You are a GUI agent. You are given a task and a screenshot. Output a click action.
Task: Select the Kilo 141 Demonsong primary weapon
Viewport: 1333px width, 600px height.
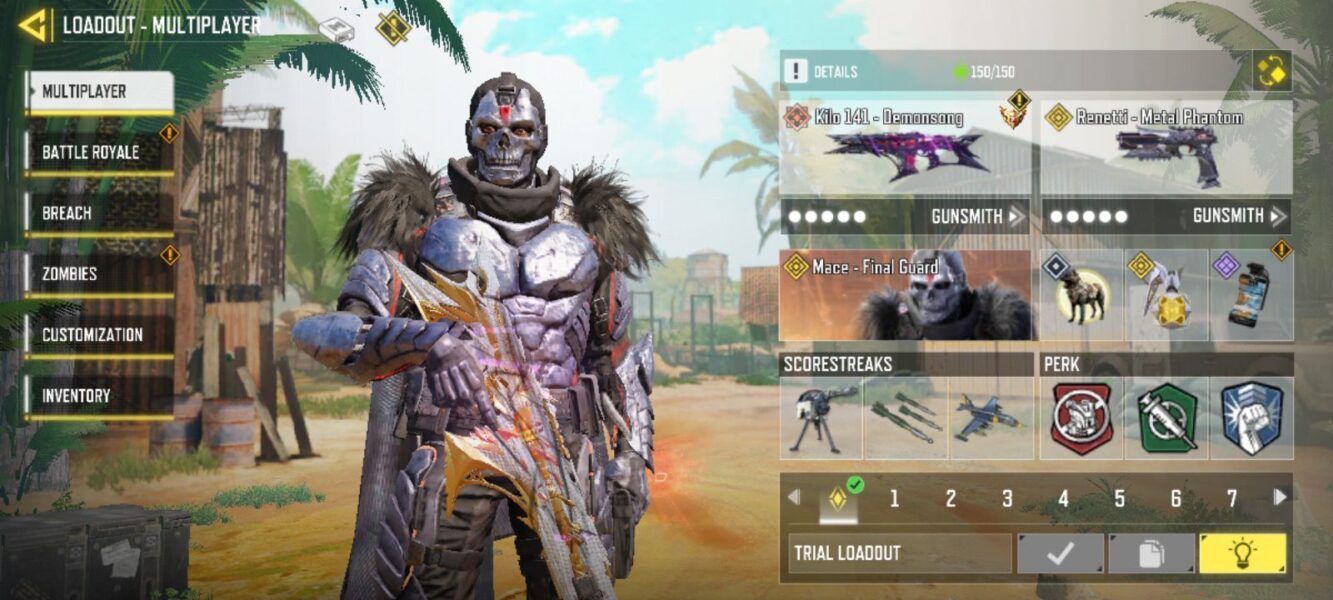click(x=904, y=148)
